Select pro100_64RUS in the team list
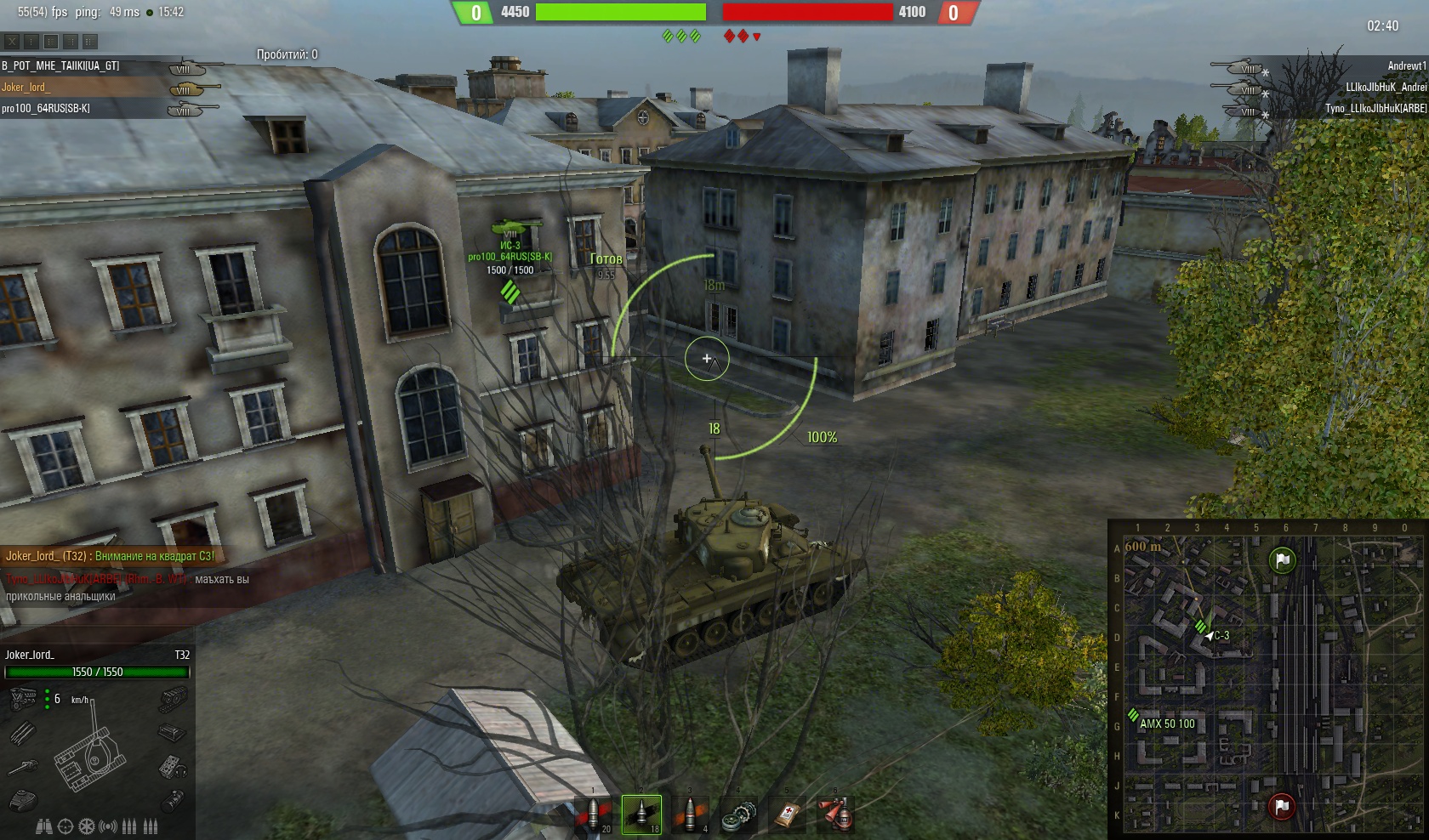Image resolution: width=1429 pixels, height=840 pixels. 47,109
